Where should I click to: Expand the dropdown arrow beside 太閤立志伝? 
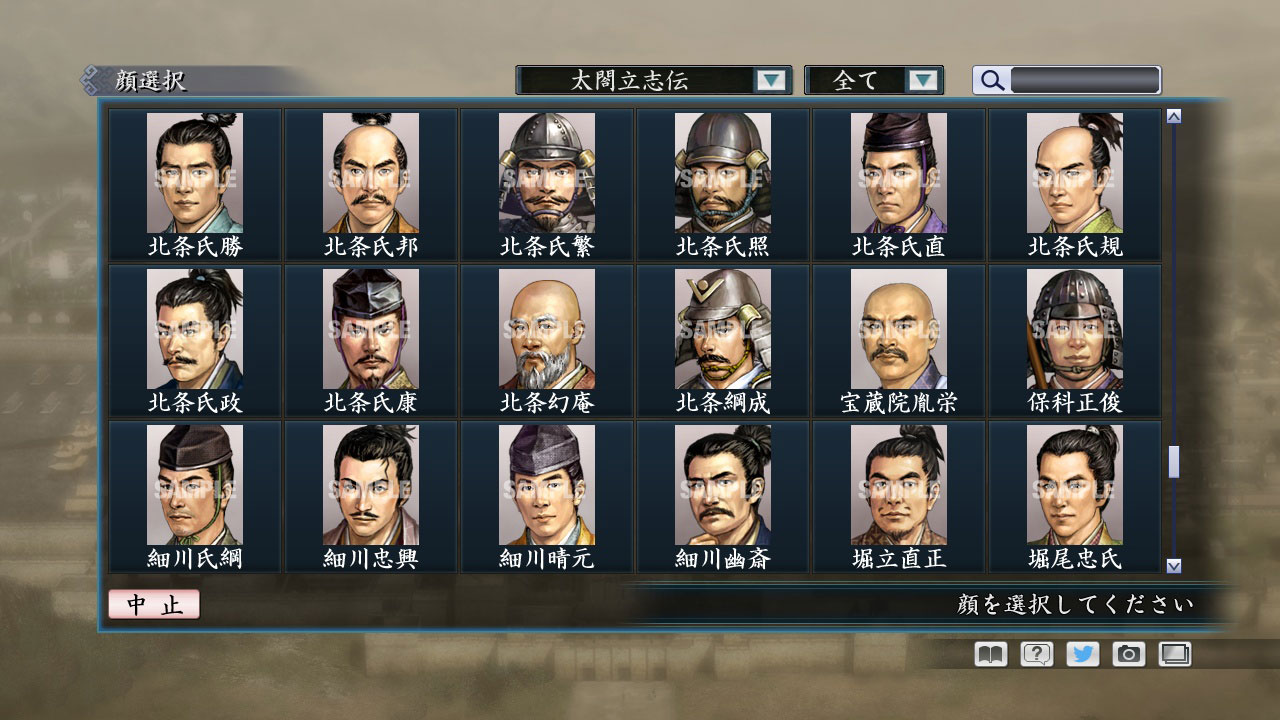[x=770, y=80]
